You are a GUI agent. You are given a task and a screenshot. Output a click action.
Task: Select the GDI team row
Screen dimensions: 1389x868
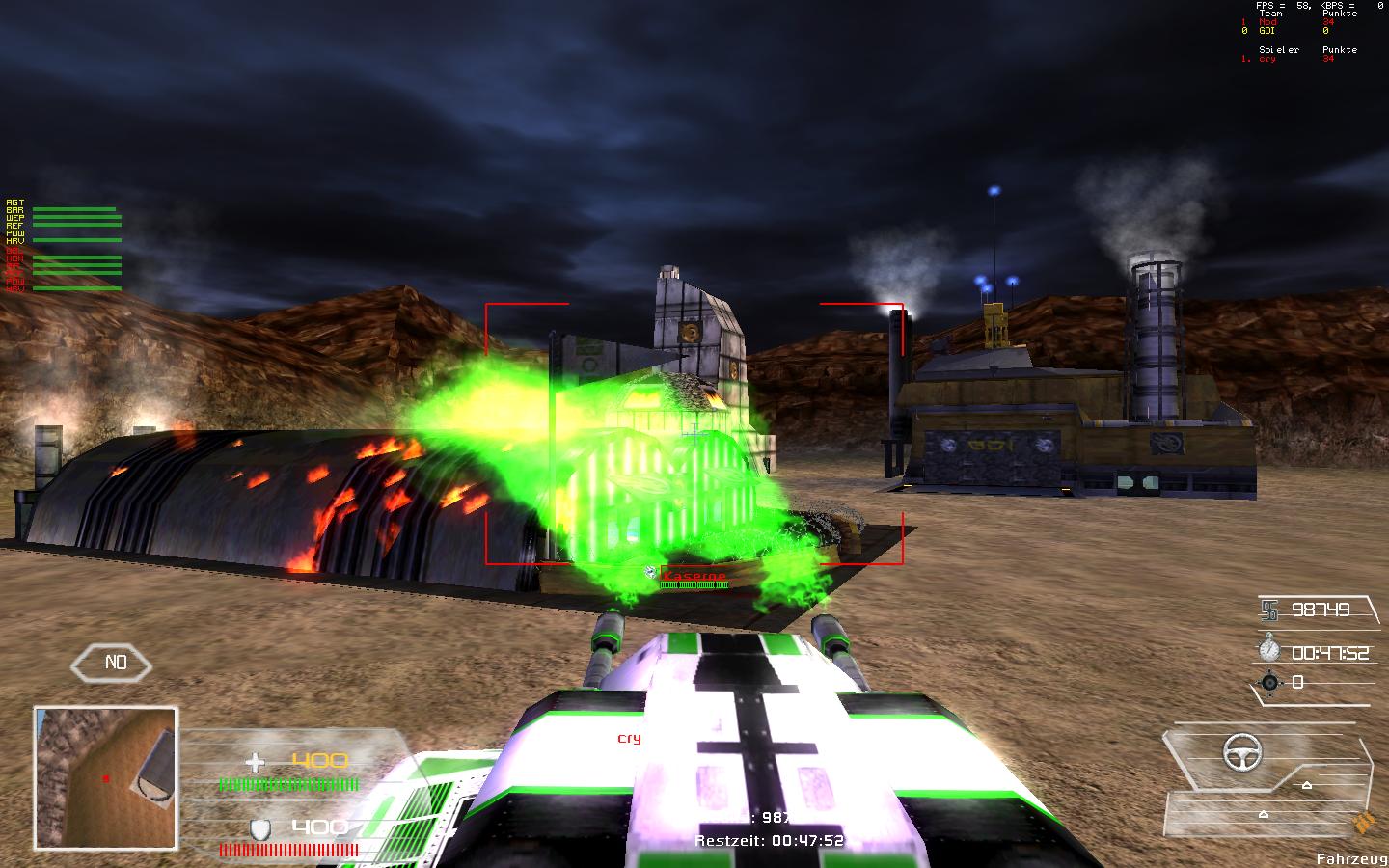pos(1267,31)
